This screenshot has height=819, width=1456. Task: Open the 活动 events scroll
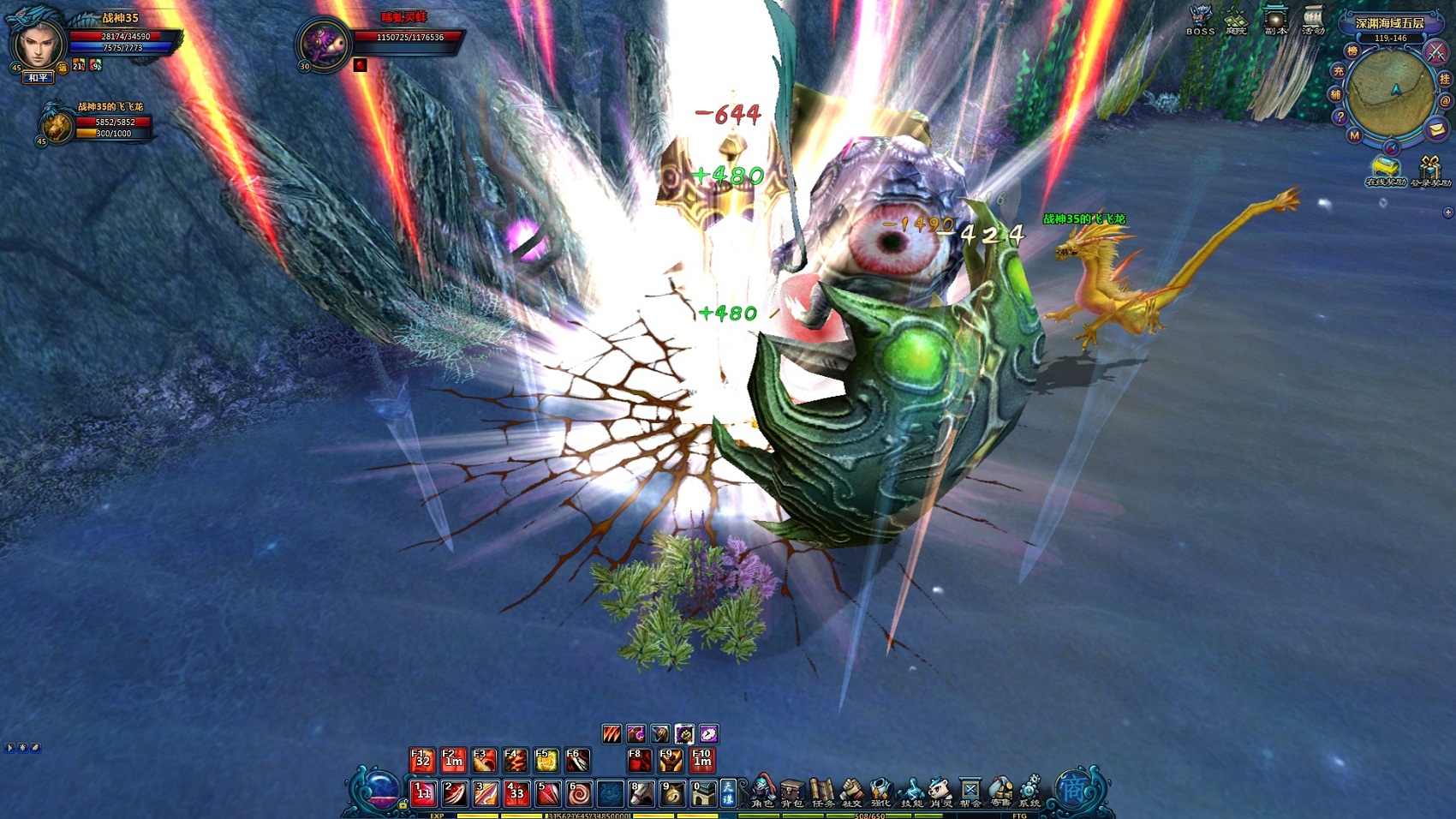click(1313, 20)
